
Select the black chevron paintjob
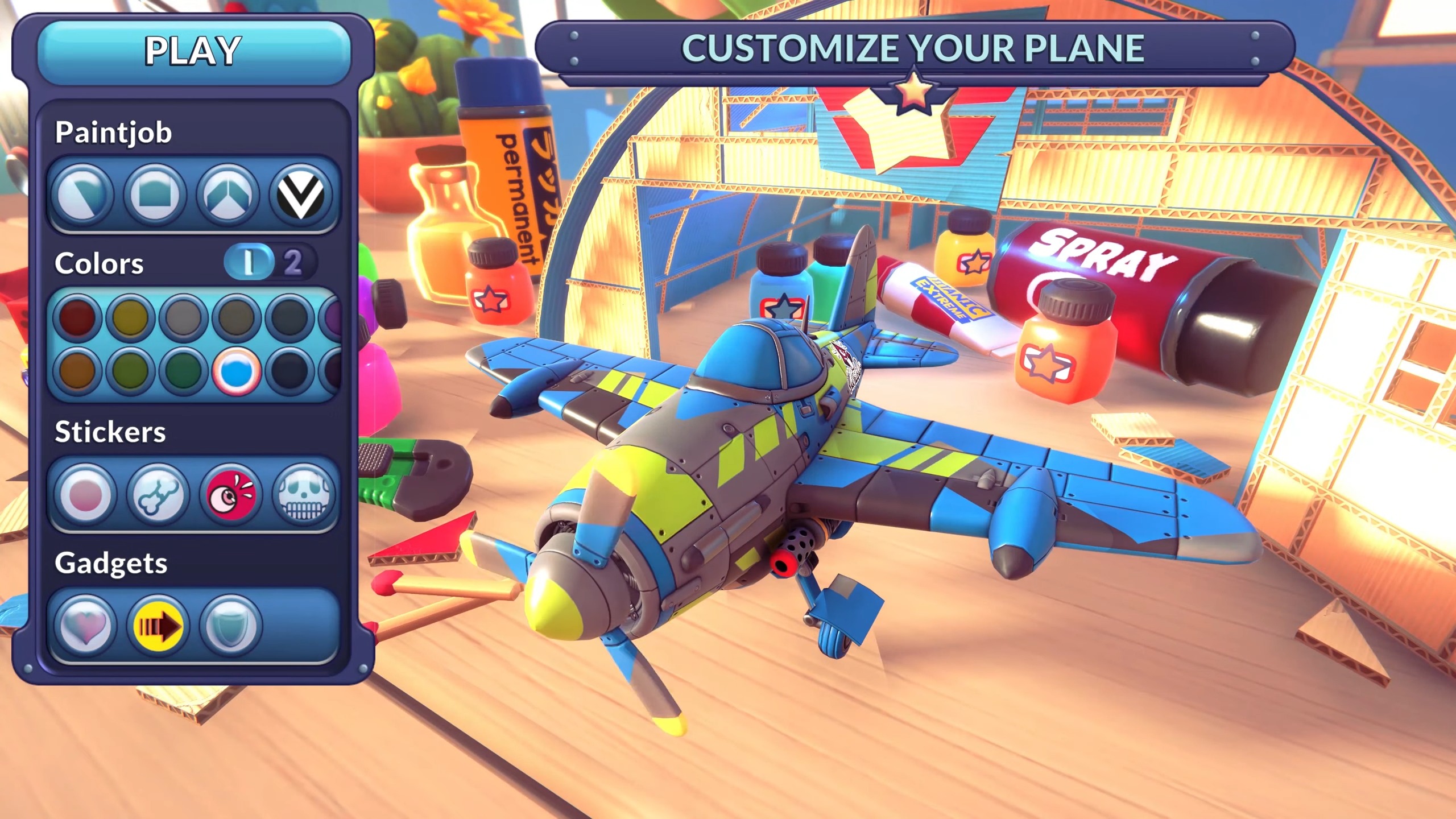tap(300, 195)
